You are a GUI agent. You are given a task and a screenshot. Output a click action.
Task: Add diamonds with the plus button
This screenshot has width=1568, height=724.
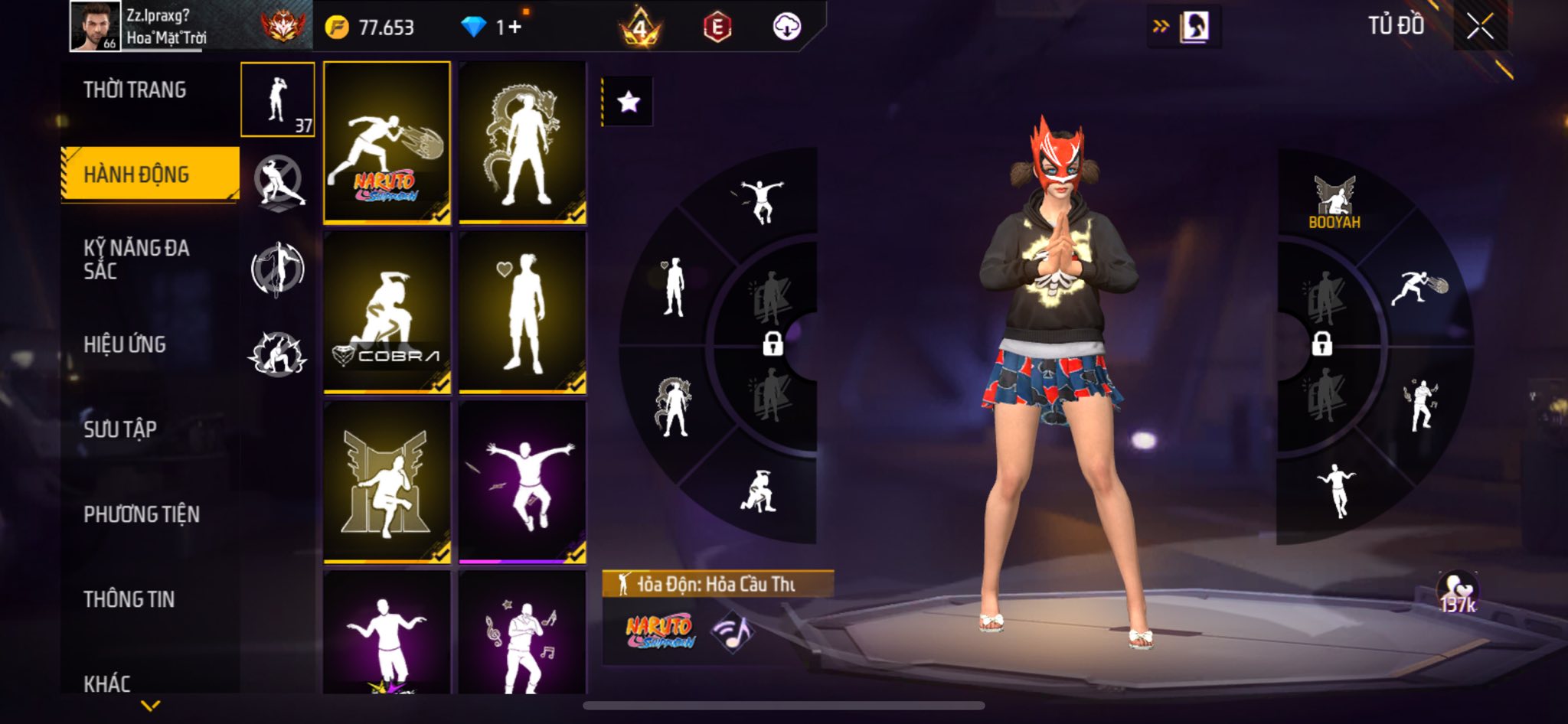click(514, 28)
